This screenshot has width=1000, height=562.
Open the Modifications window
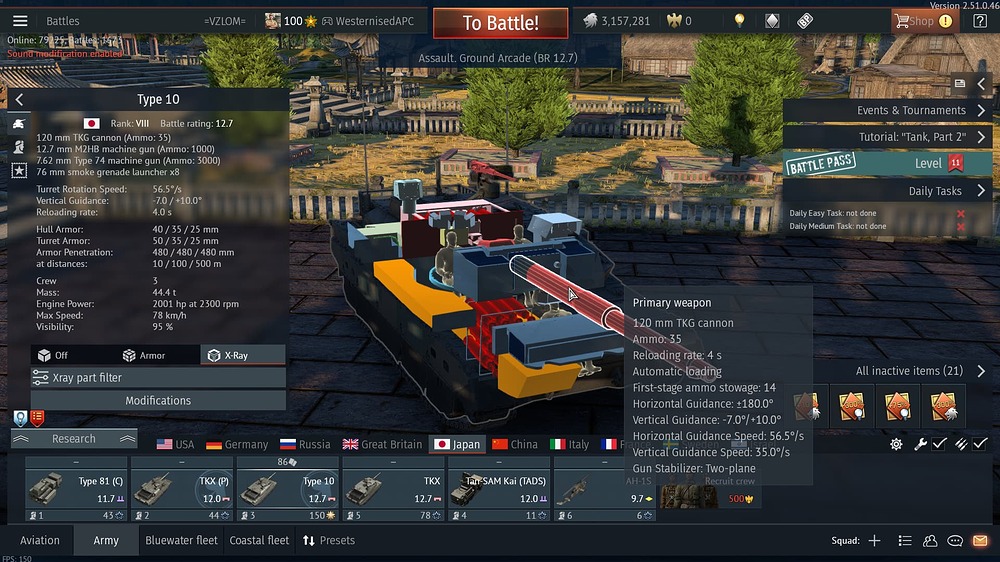point(158,400)
